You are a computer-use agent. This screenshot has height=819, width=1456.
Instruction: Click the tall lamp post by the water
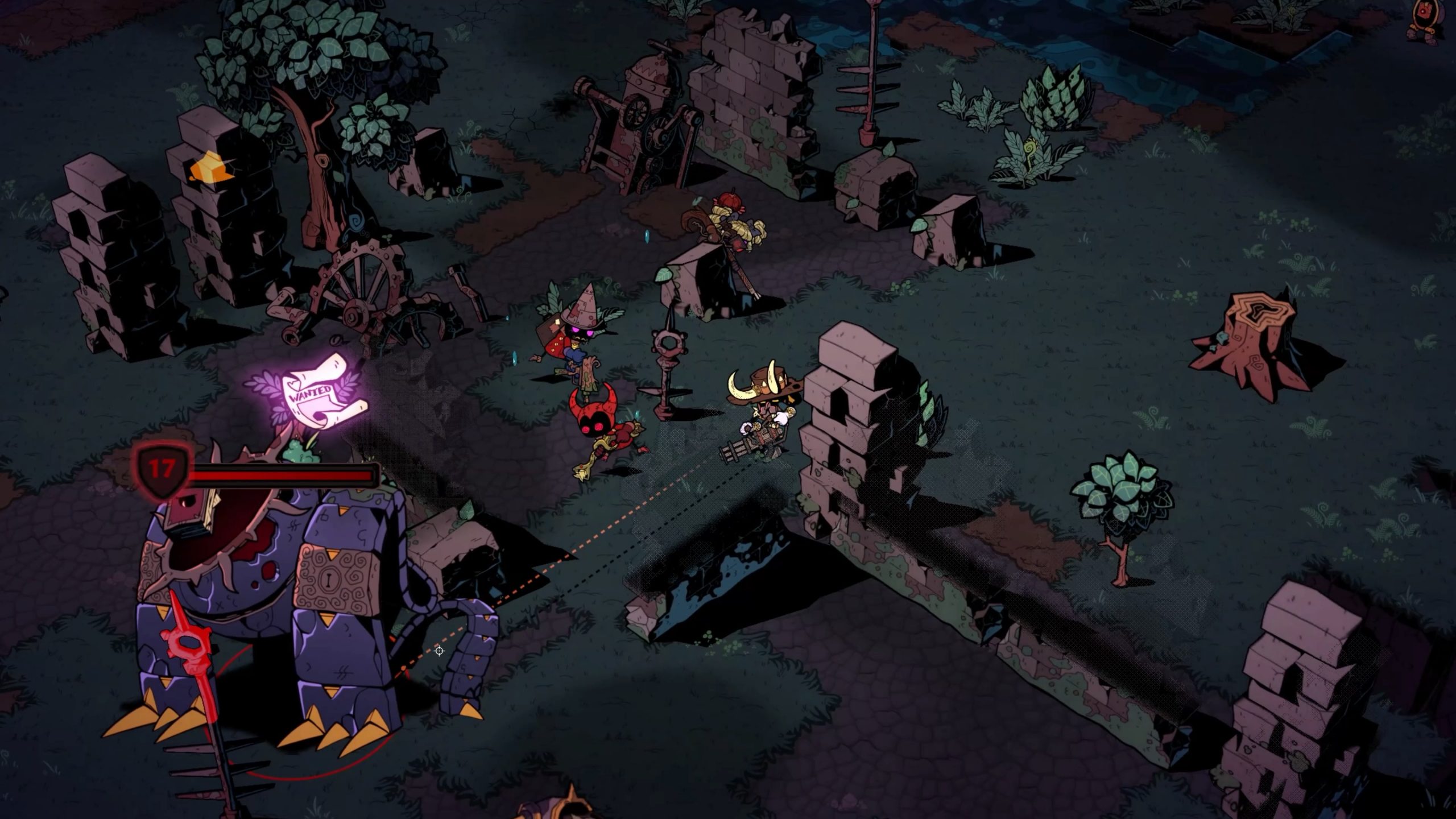[x=872, y=74]
